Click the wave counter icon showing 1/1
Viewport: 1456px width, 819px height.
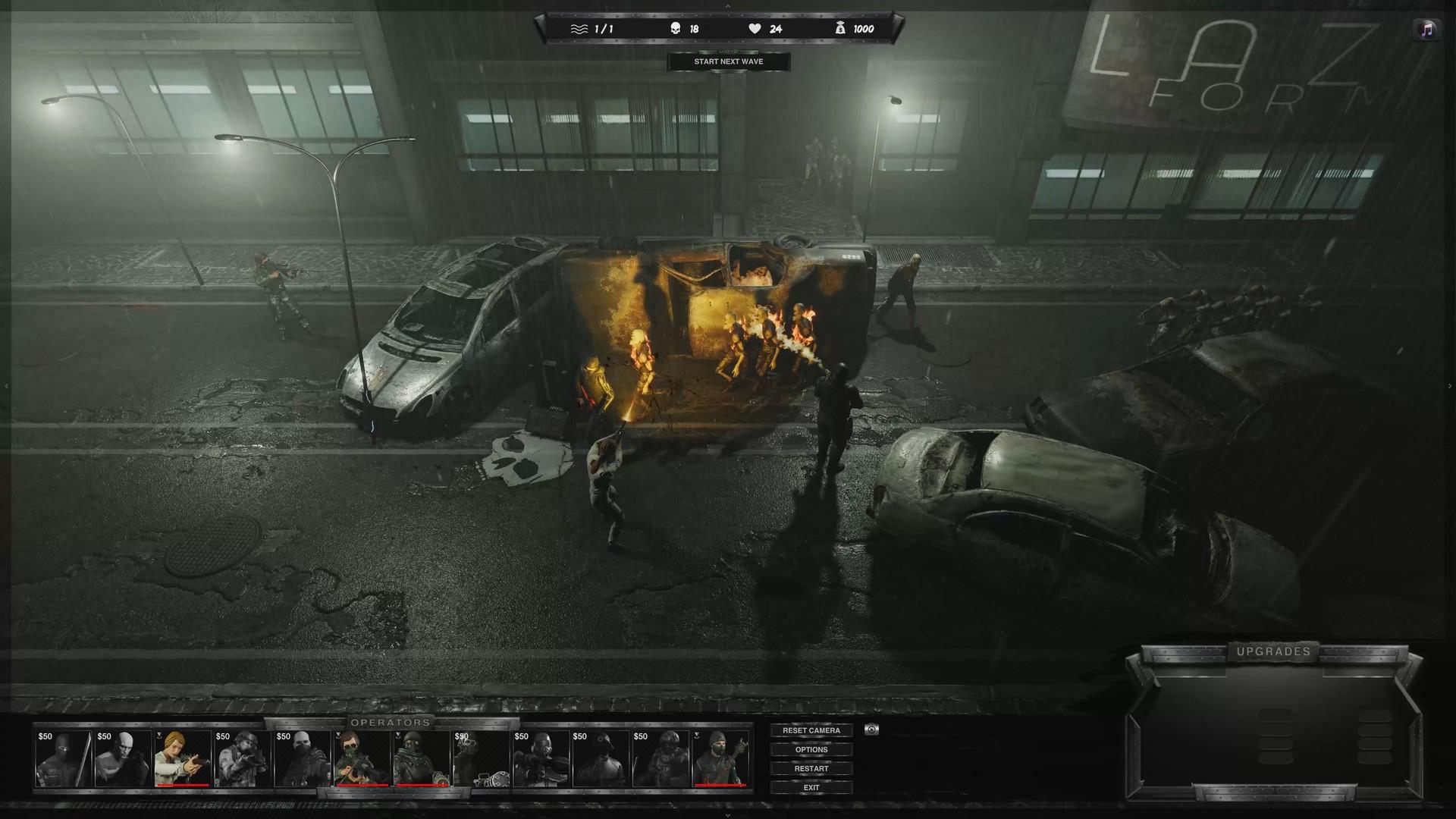point(578,28)
